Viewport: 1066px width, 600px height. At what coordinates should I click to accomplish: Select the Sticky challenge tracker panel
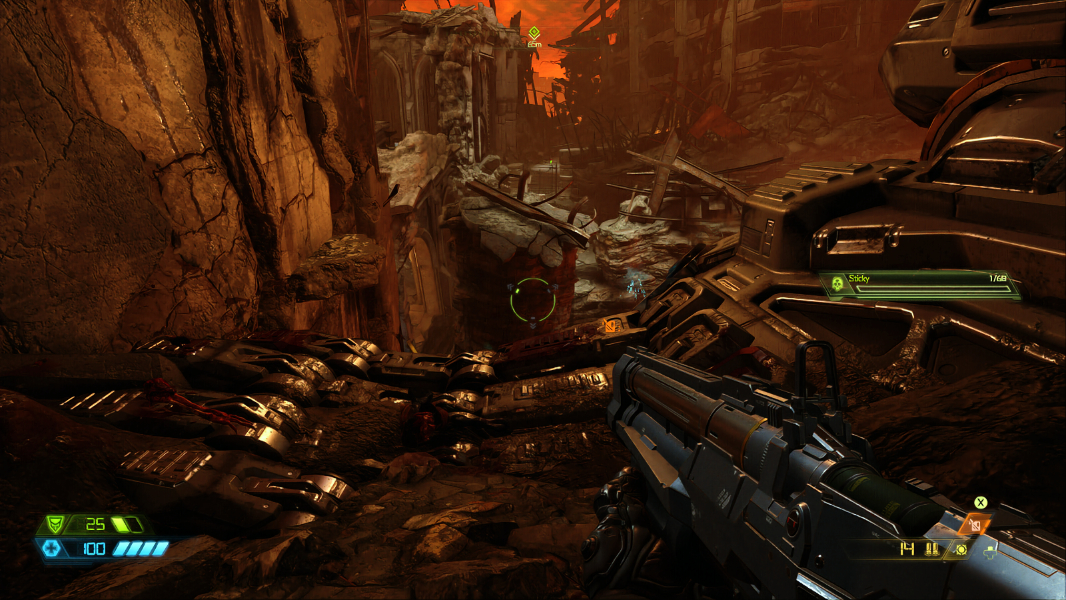(x=920, y=286)
